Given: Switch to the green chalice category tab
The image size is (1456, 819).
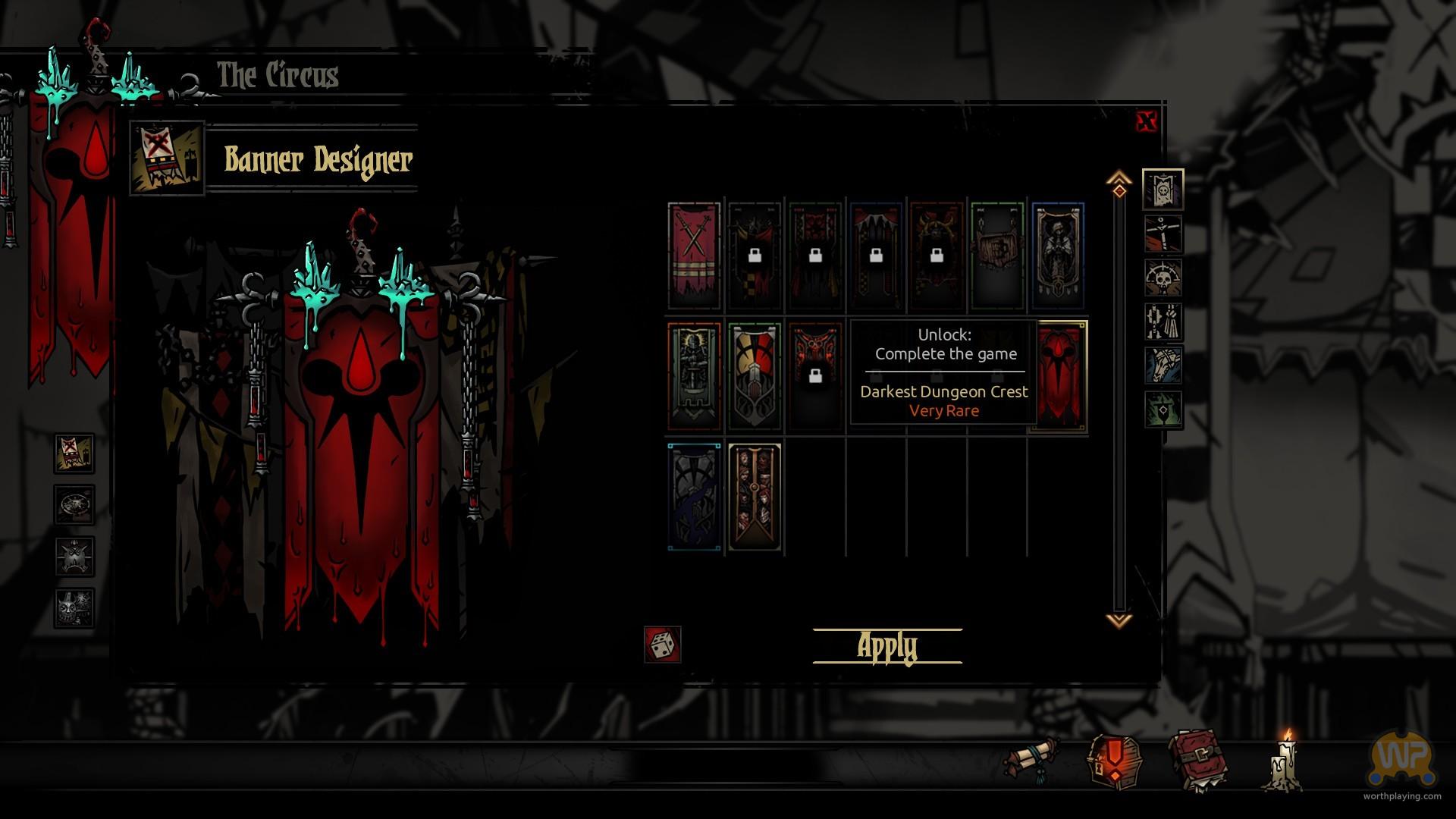Looking at the screenshot, I should pos(1163,409).
